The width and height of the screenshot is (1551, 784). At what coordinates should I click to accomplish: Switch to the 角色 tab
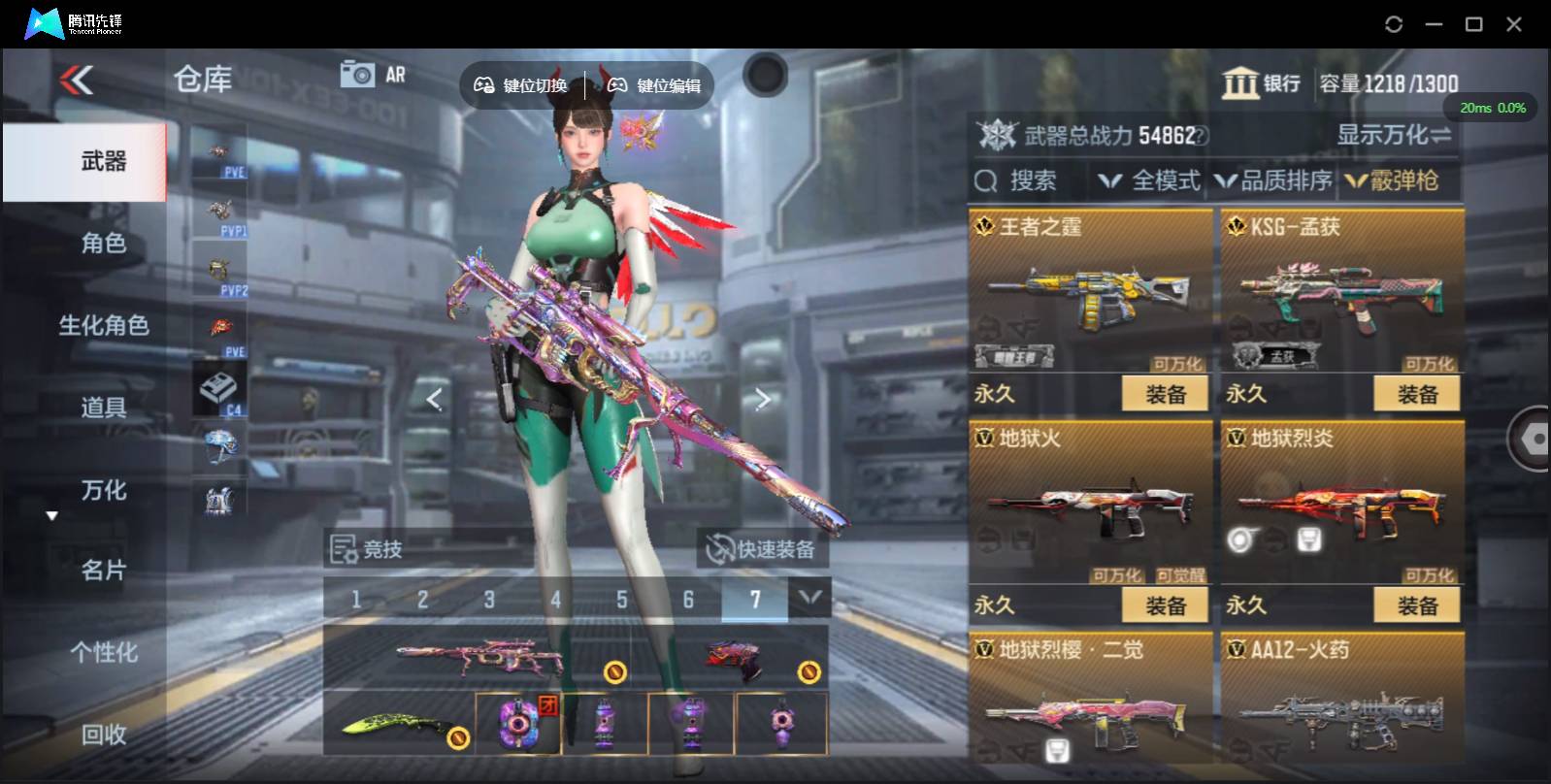tap(104, 245)
